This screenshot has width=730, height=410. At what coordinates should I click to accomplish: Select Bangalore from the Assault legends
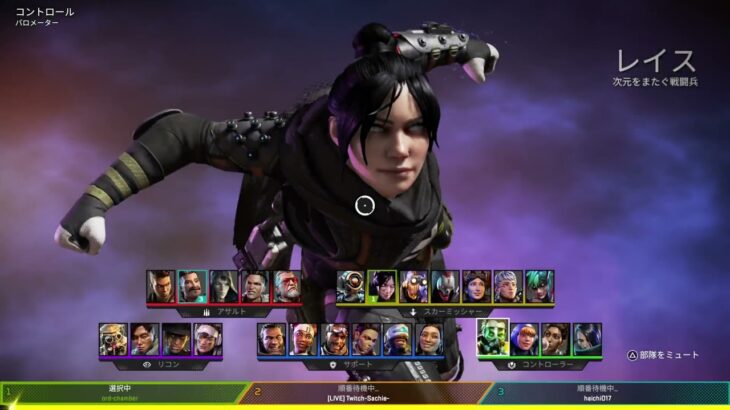coord(161,286)
